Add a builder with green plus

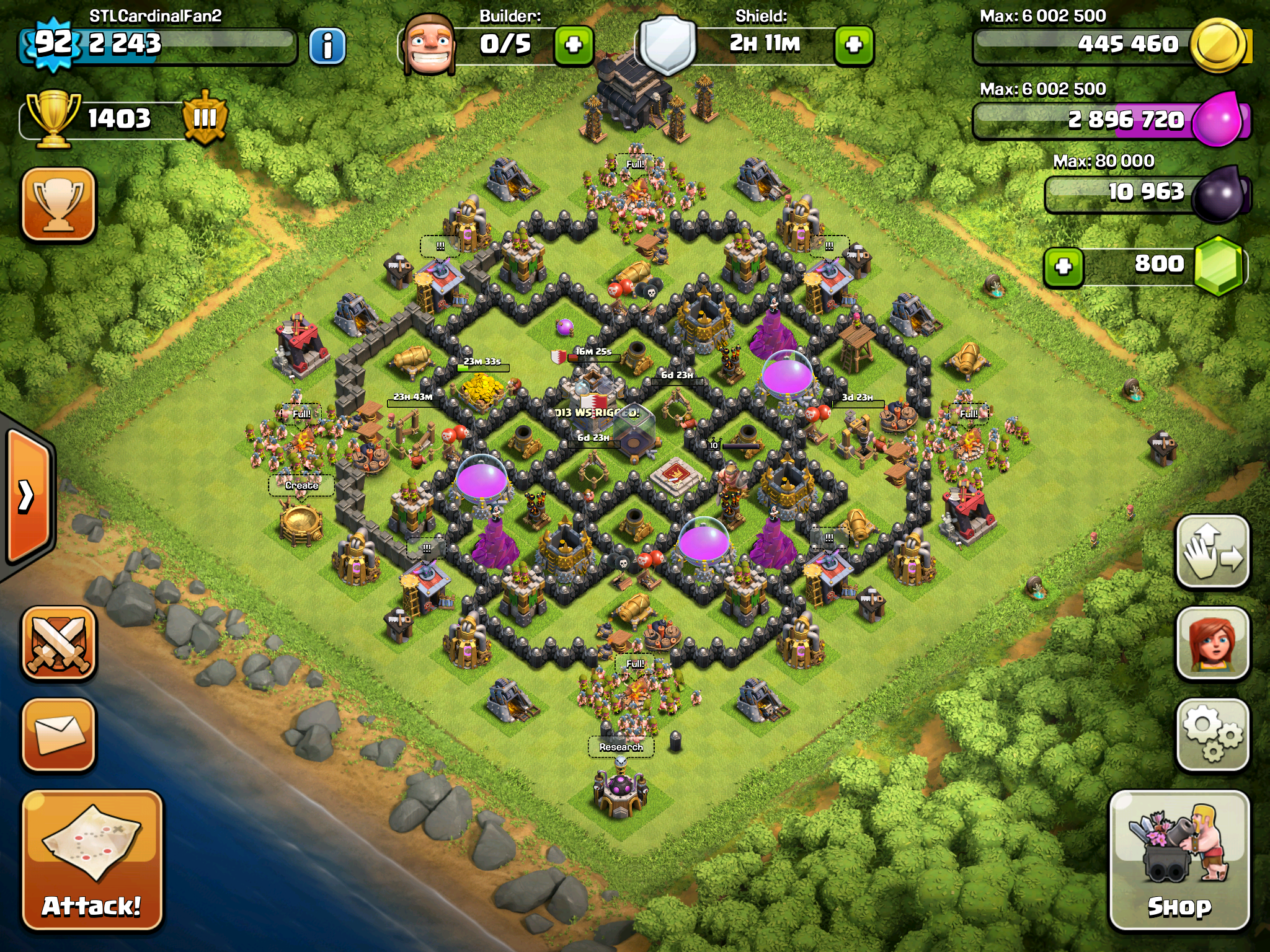click(x=573, y=45)
